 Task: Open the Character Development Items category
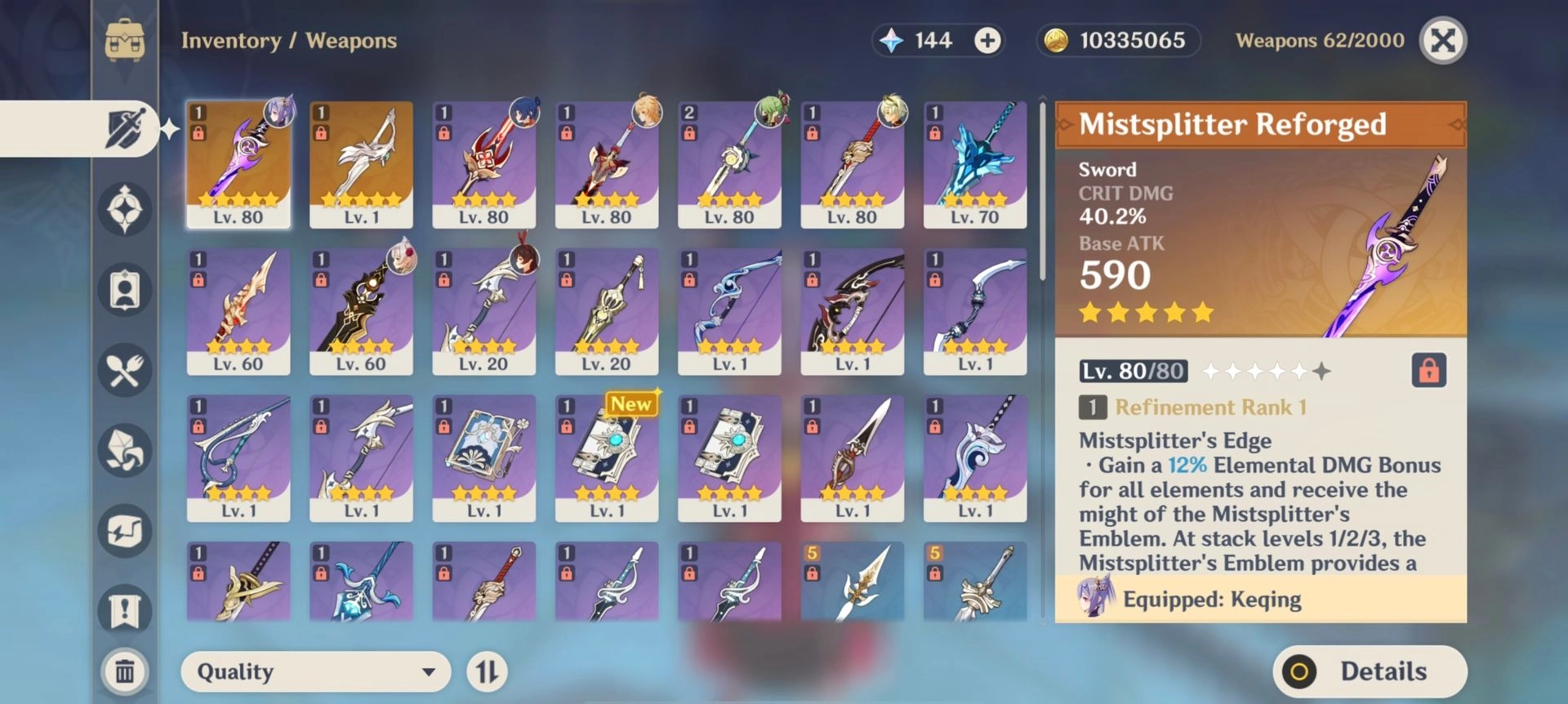click(124, 450)
